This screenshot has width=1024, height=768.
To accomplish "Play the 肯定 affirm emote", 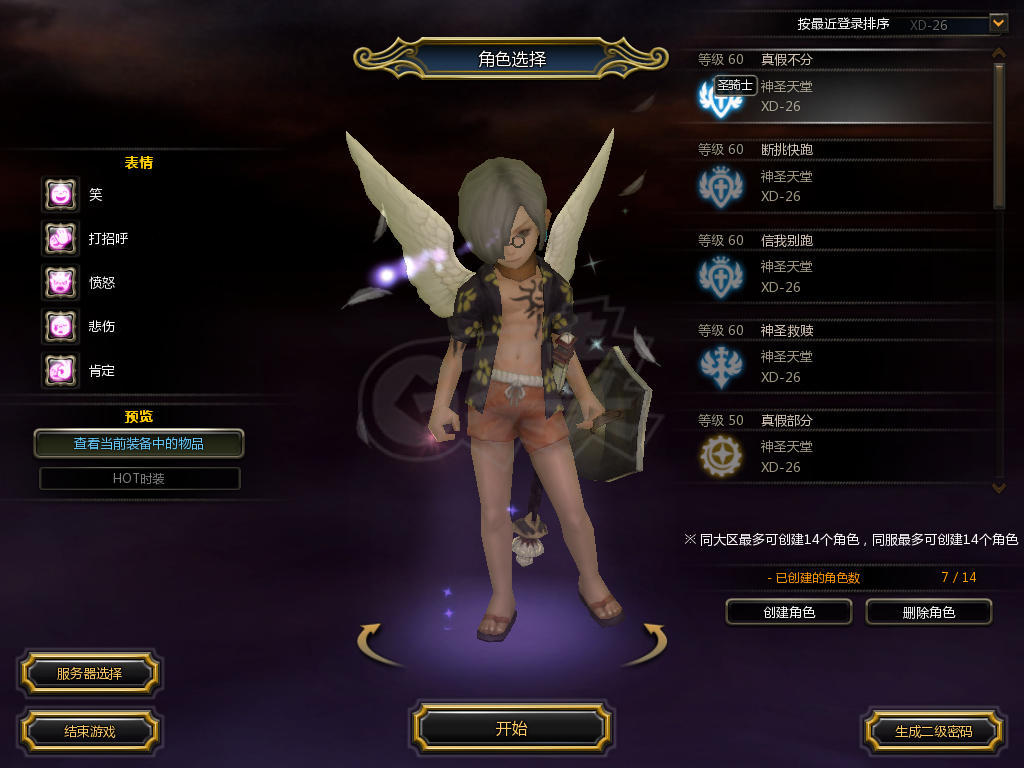I will 60,370.
